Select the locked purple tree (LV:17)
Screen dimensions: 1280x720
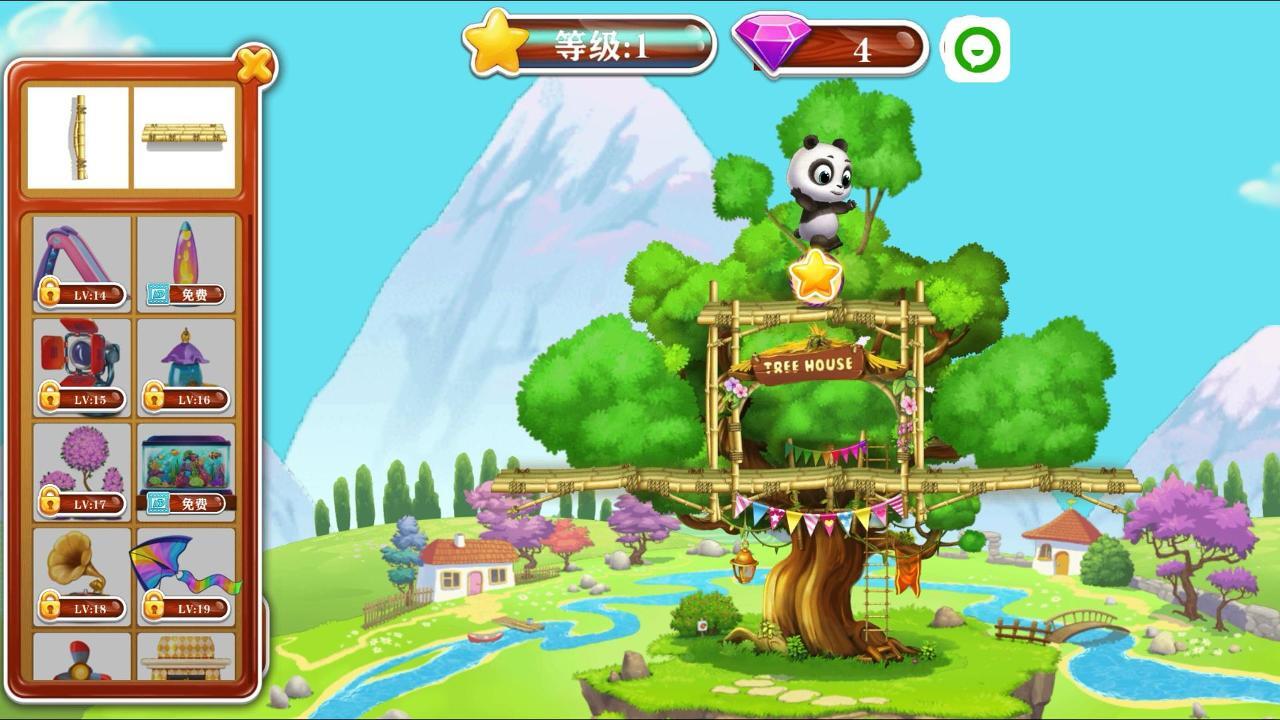pyautogui.click(x=82, y=472)
